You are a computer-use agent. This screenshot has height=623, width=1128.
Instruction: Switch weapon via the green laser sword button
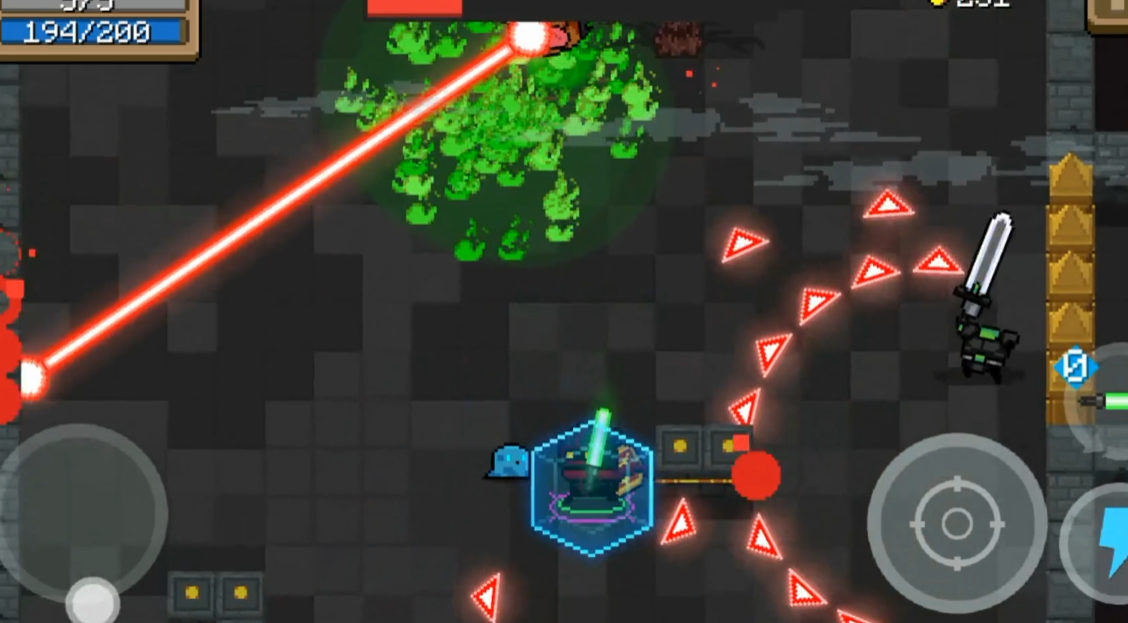click(1105, 400)
